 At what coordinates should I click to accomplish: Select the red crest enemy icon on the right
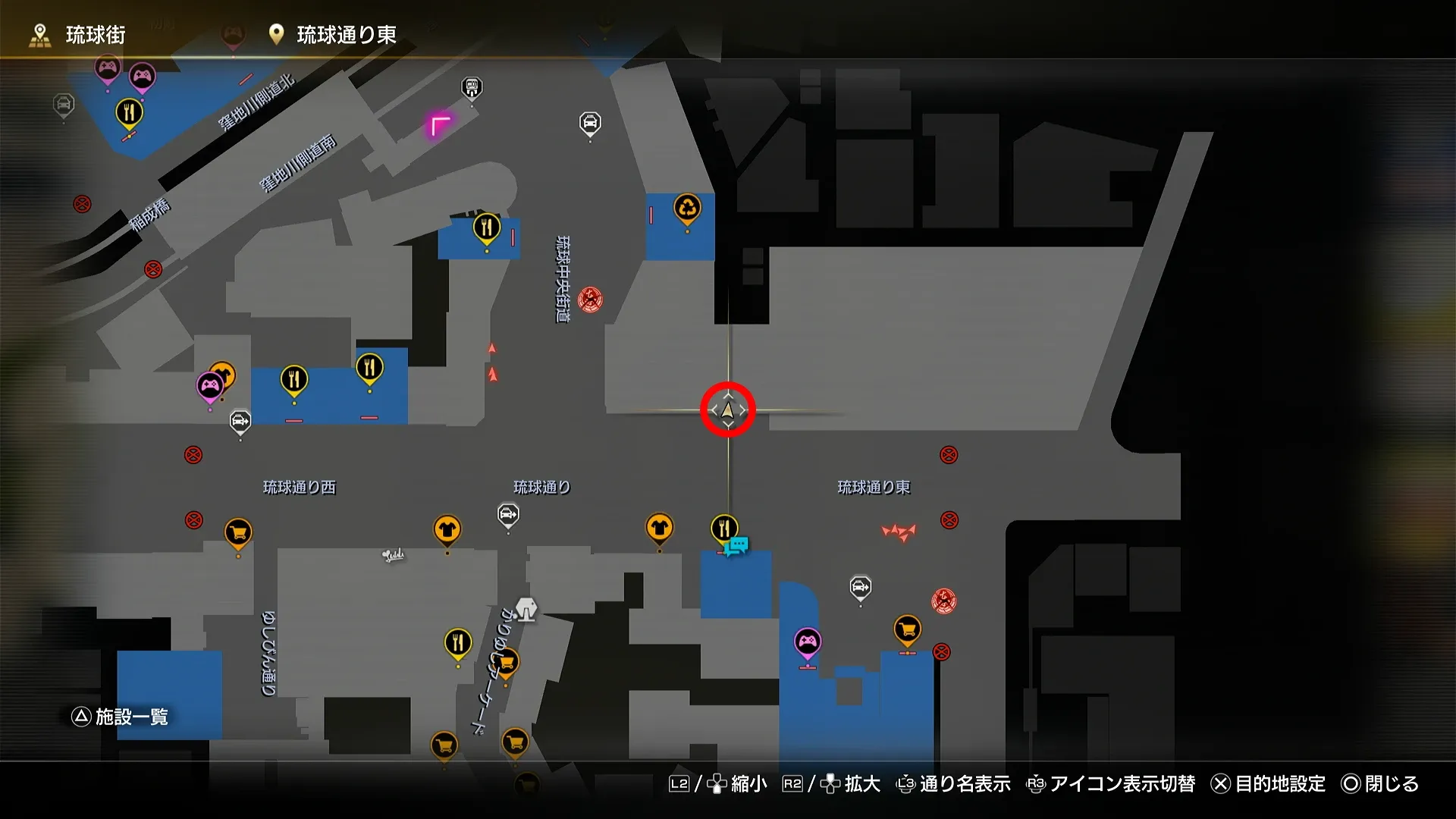[x=943, y=601]
